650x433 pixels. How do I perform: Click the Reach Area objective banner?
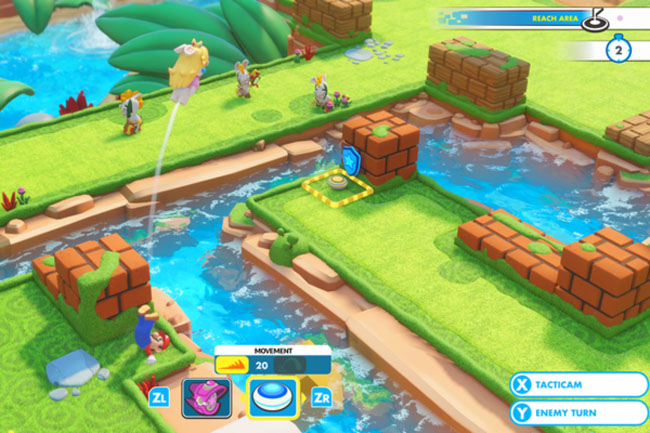click(x=540, y=17)
